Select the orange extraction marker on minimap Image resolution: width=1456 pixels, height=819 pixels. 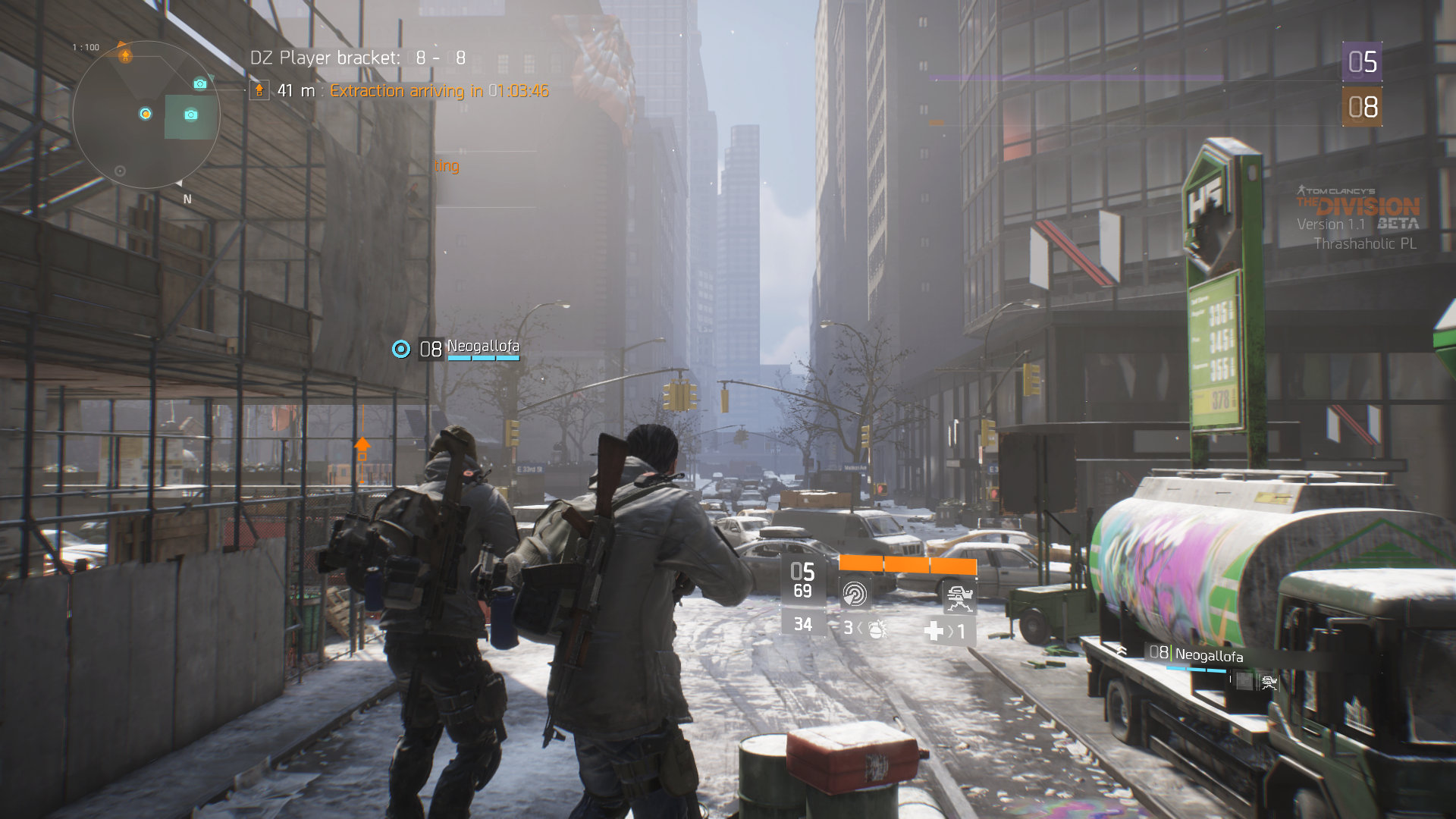coord(125,55)
